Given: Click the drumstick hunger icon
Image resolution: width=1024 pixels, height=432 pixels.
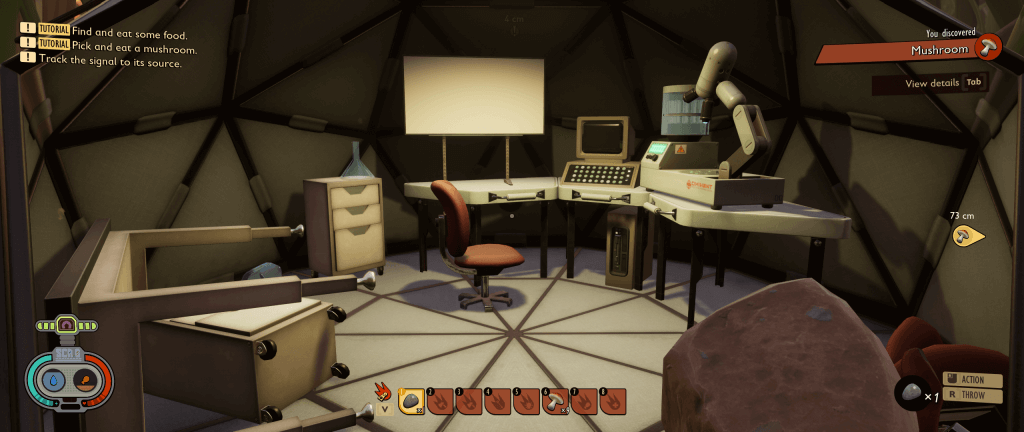Looking at the screenshot, I should 85,381.
